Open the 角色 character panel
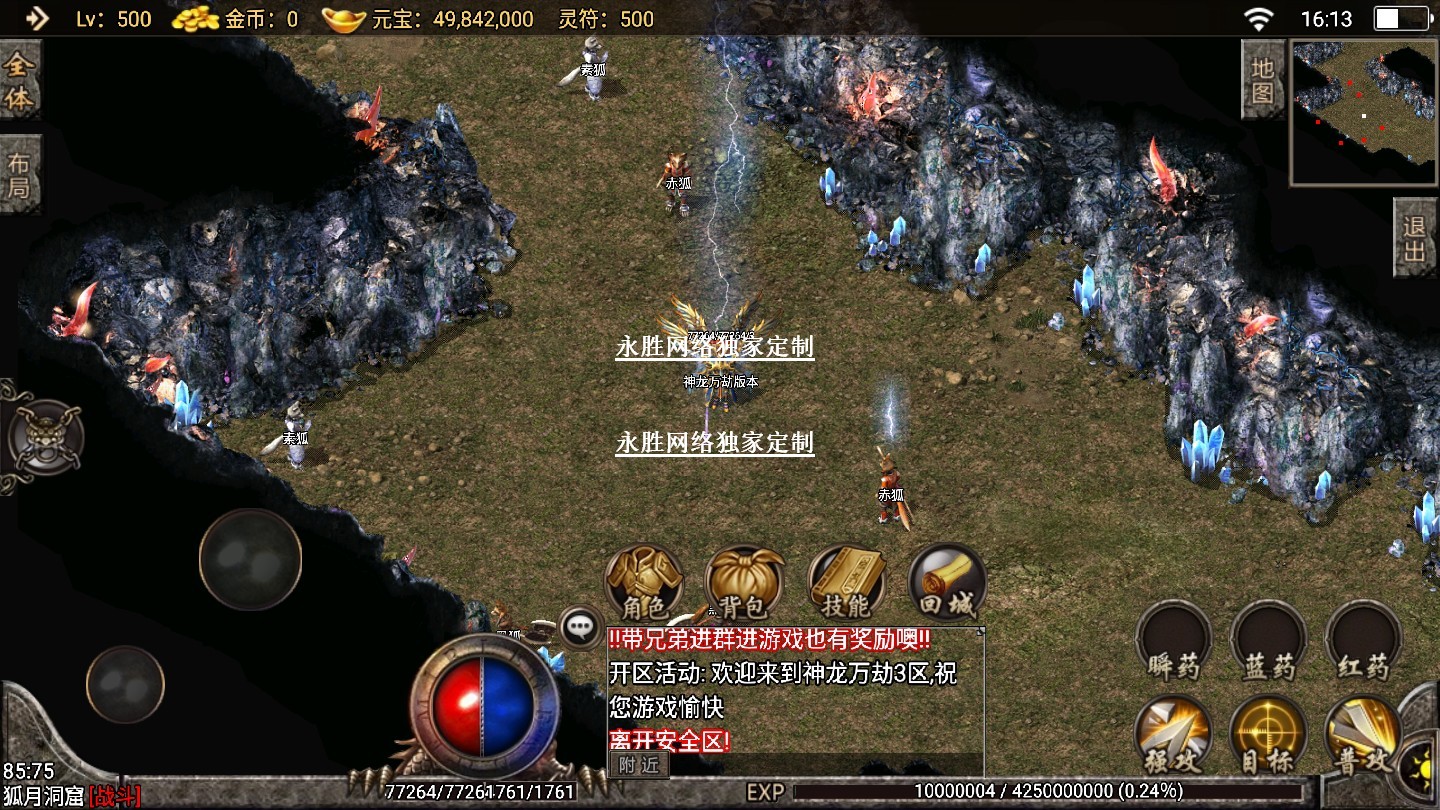 645,582
